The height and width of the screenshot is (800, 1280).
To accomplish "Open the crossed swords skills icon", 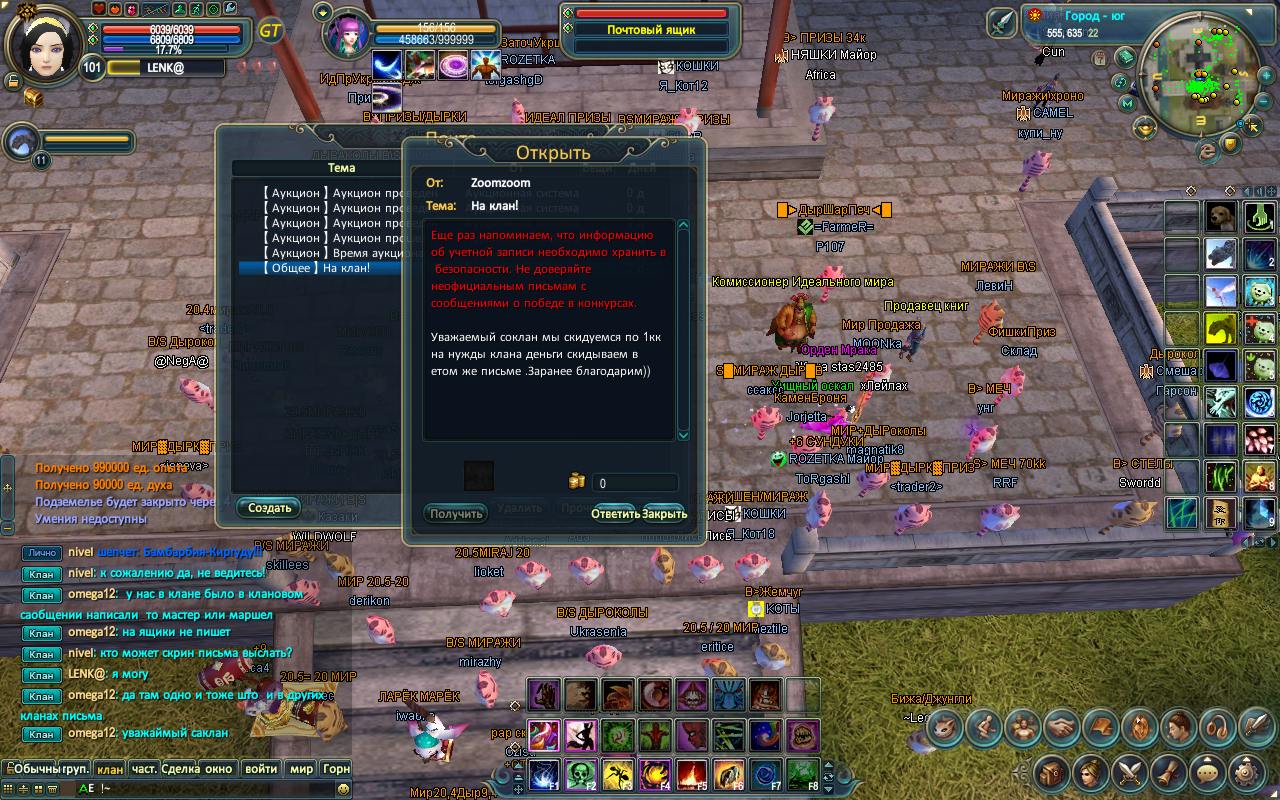I will point(1129,772).
